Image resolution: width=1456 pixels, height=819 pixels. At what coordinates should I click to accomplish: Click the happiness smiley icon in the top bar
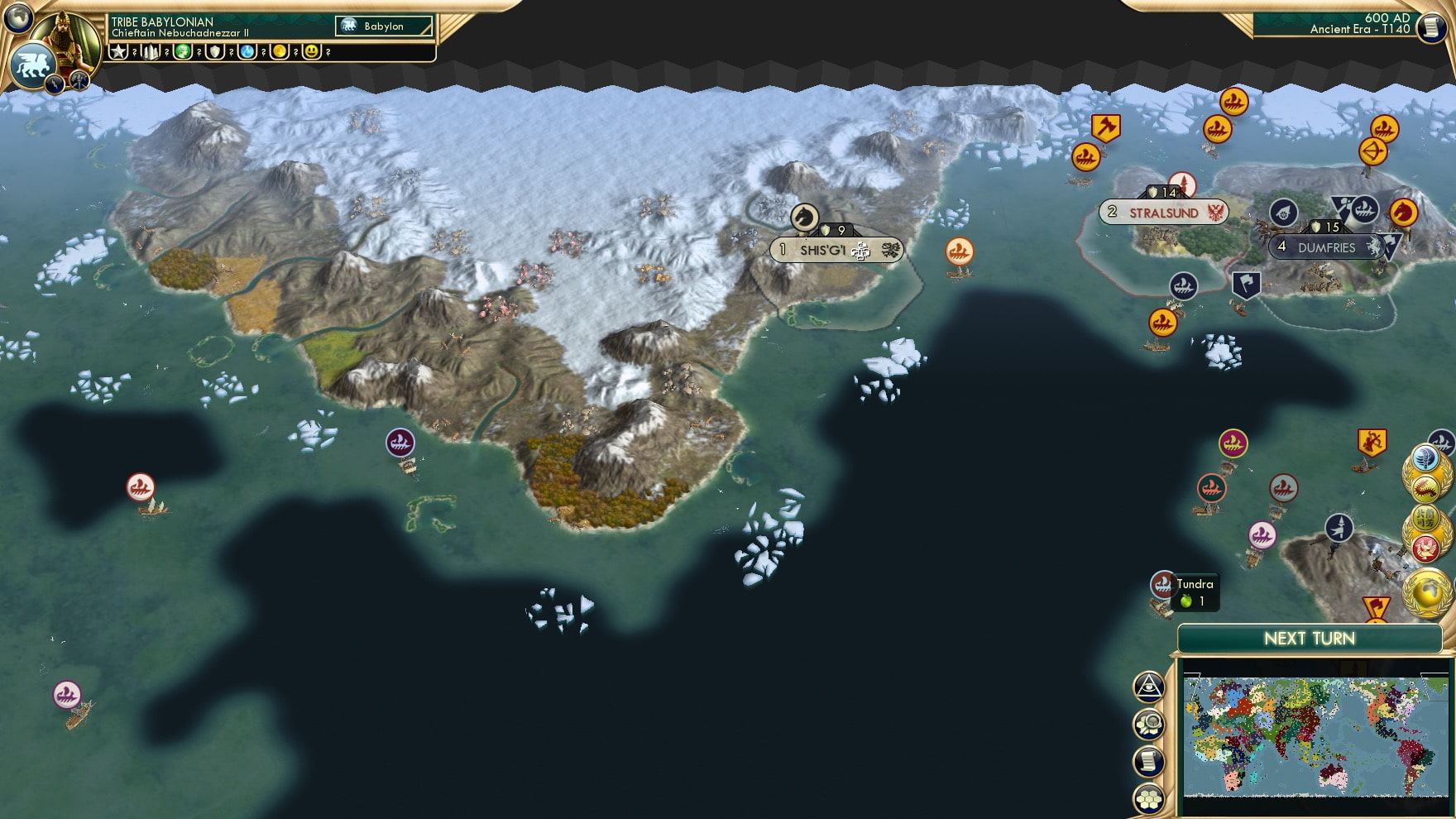click(x=311, y=51)
